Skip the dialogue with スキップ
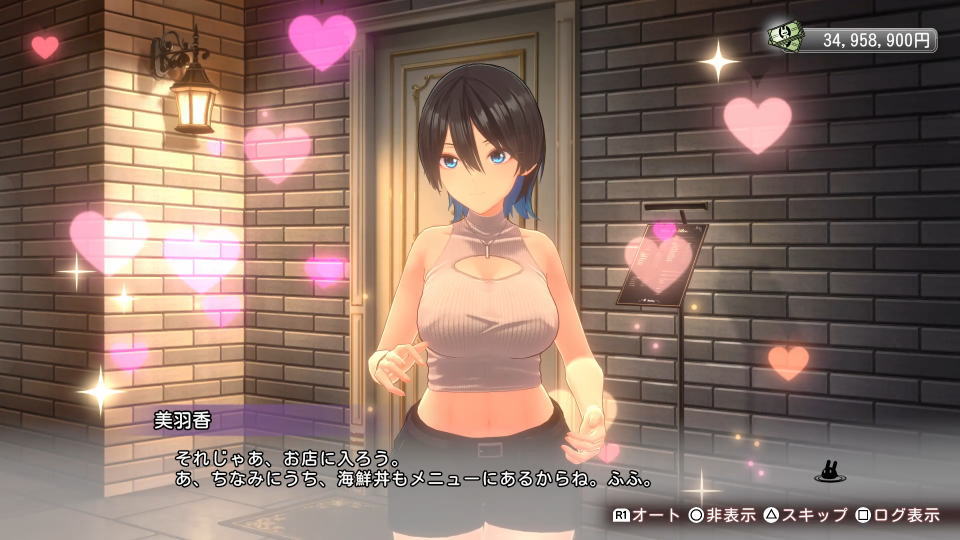 click(803, 515)
